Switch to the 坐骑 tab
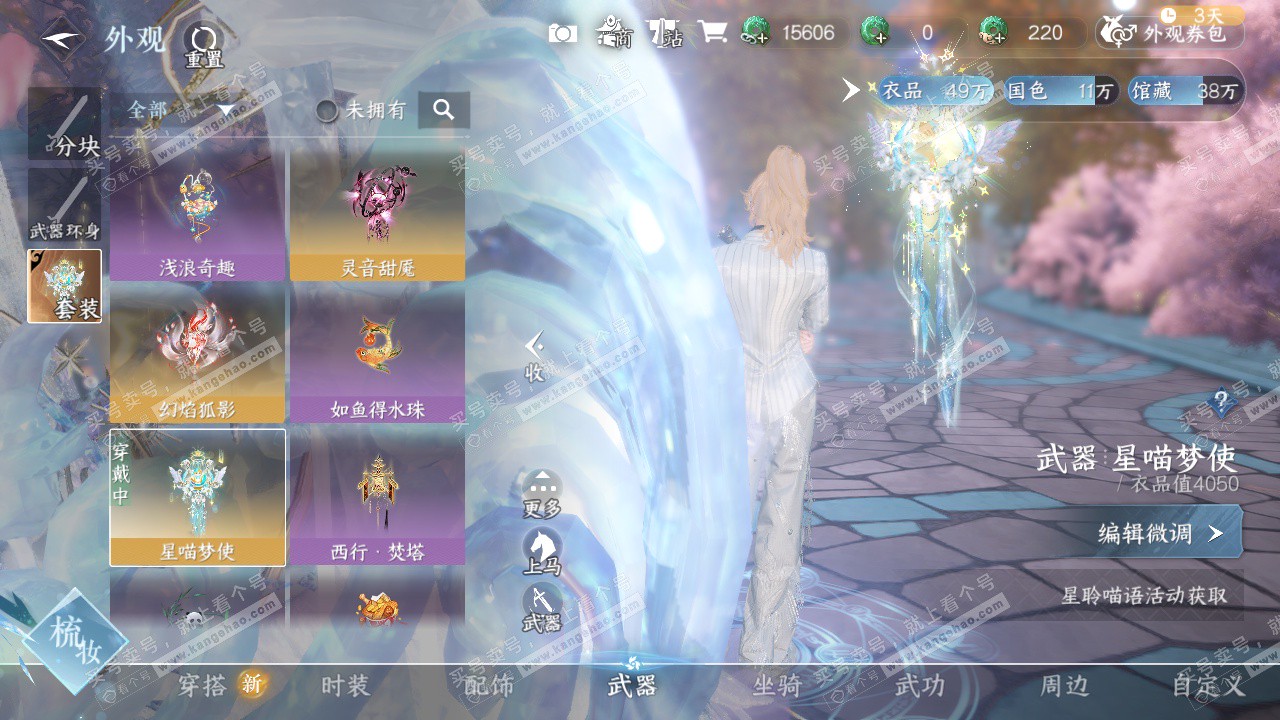The height and width of the screenshot is (720, 1280). [x=777, y=686]
